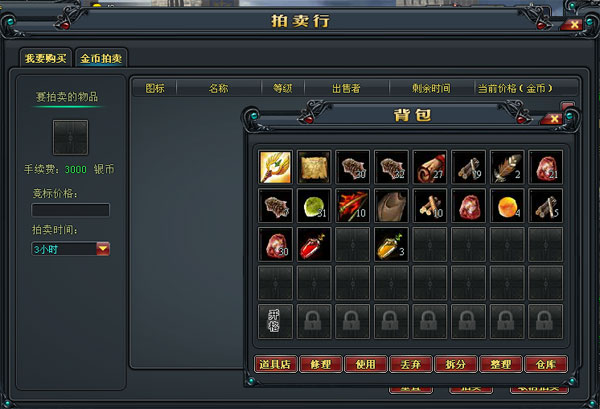Select the red potion bottle
The image size is (600, 409).
(x=314, y=244)
